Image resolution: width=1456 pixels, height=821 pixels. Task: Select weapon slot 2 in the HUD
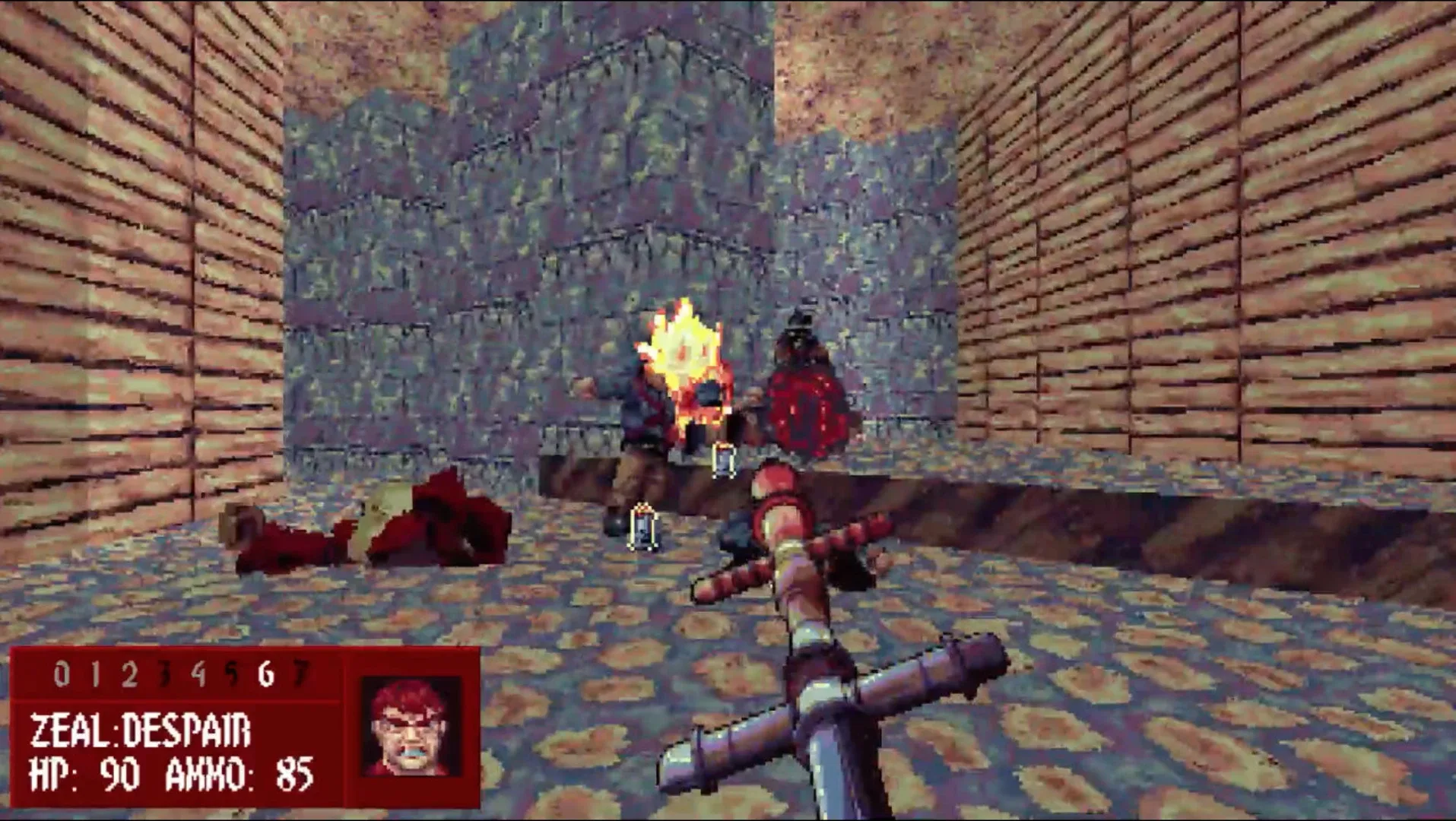coord(130,674)
